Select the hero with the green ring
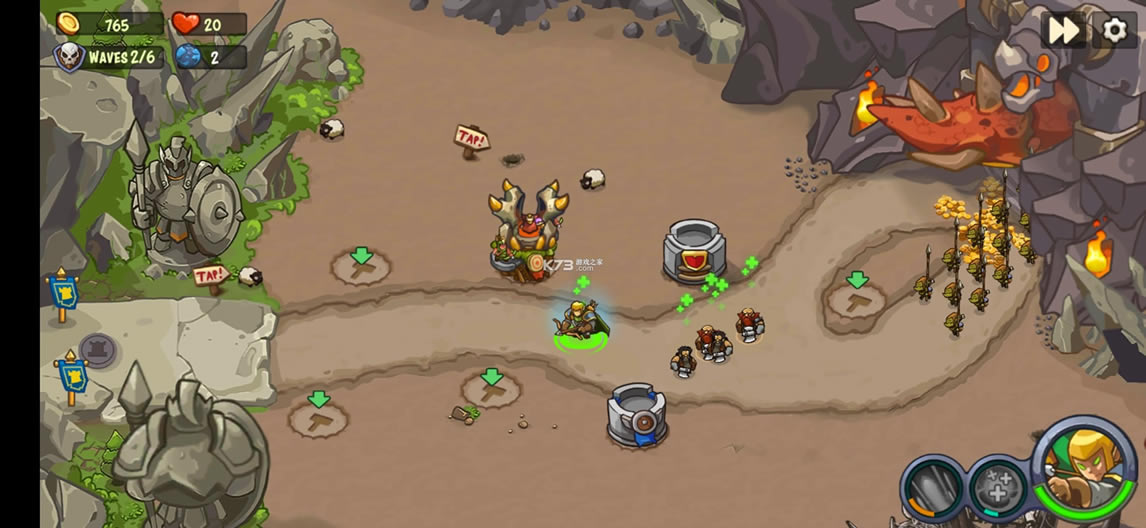Screen dimensions: 1146x528 click(579, 323)
